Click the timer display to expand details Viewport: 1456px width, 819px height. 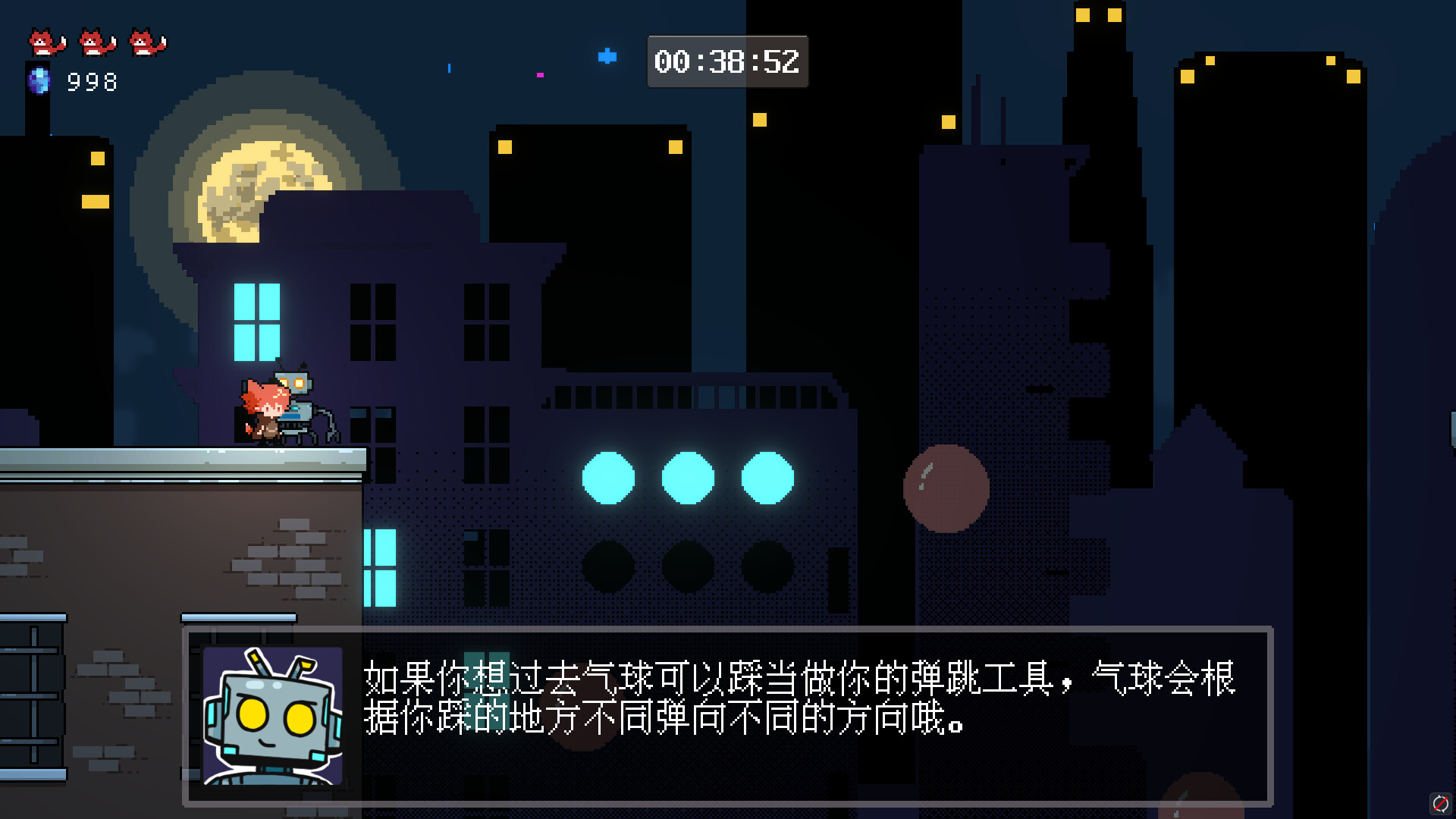click(x=726, y=62)
